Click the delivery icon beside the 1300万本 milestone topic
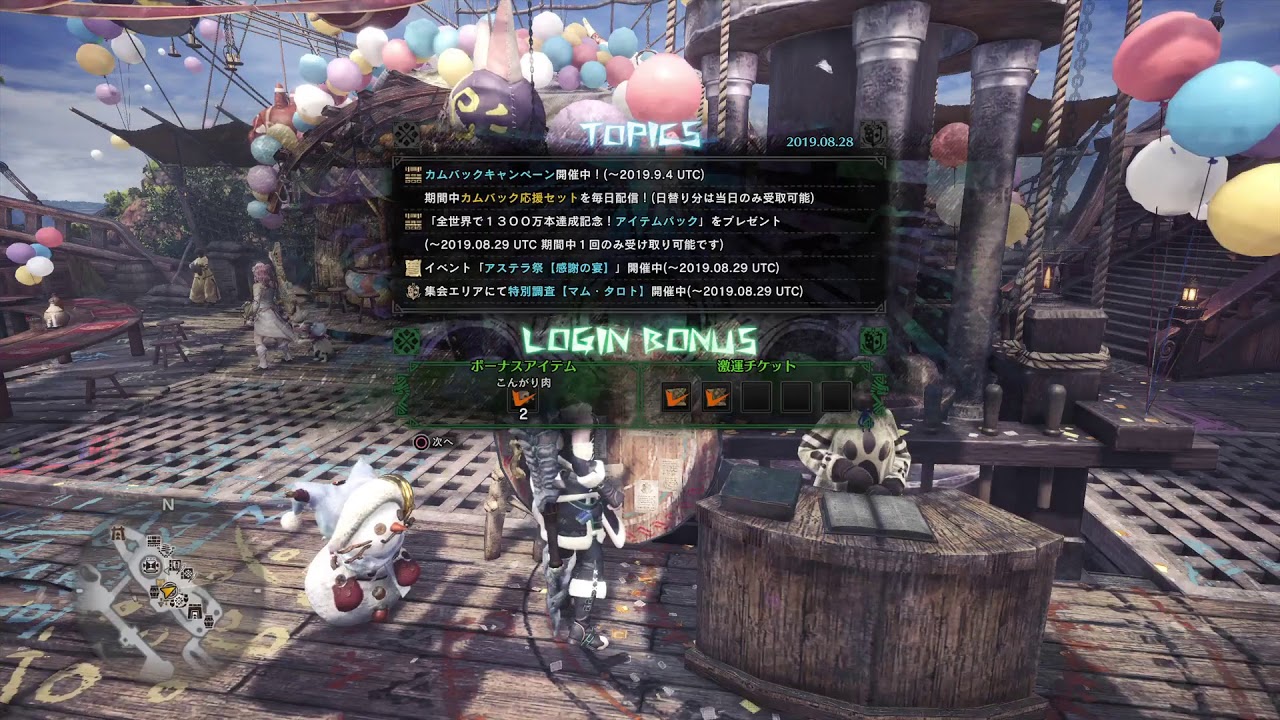 [412, 220]
